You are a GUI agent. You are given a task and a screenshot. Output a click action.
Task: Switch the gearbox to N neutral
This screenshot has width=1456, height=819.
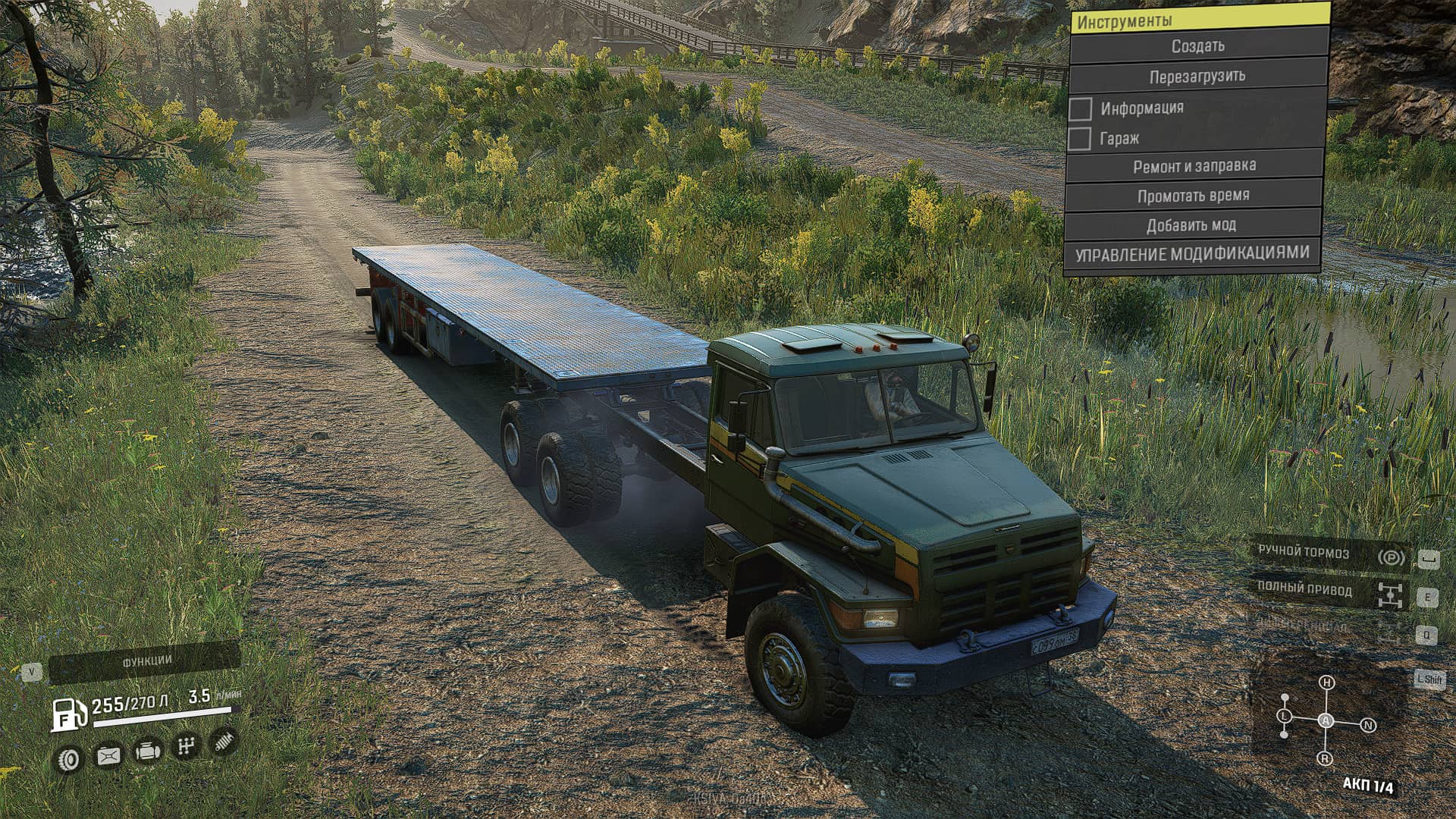[1369, 726]
